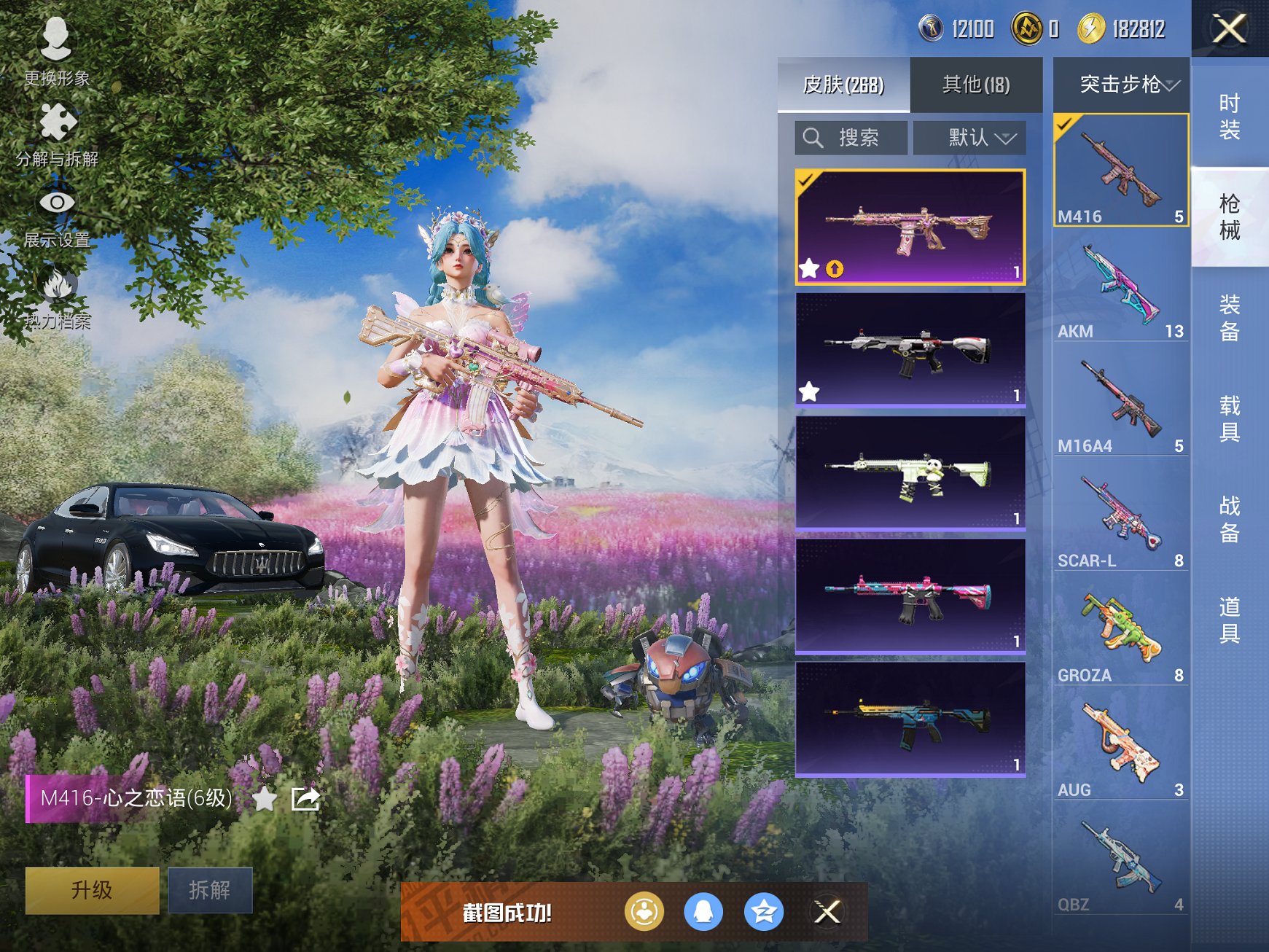
Task: Click the 搜索 search box
Action: (x=851, y=138)
